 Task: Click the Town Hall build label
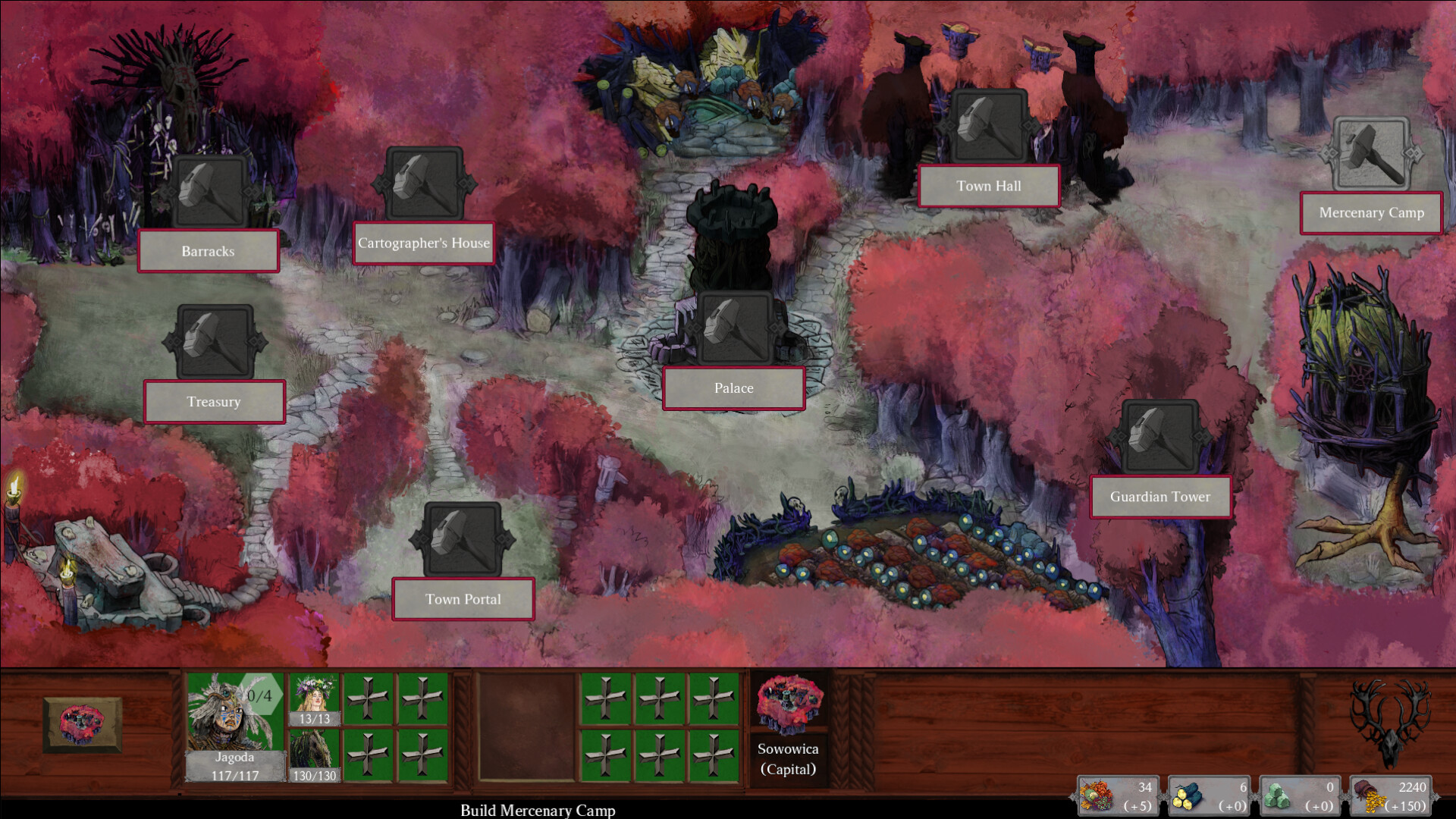click(988, 186)
